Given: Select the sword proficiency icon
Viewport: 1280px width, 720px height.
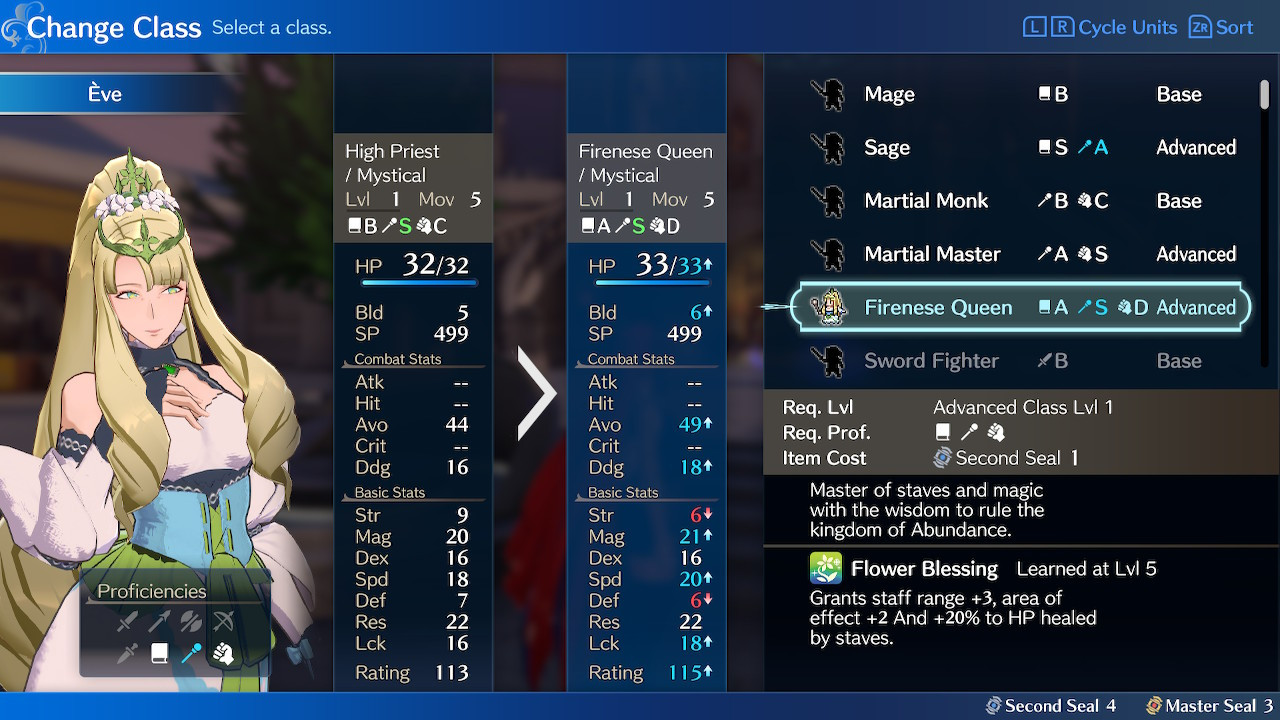Looking at the screenshot, I should pyautogui.click(x=127, y=621).
